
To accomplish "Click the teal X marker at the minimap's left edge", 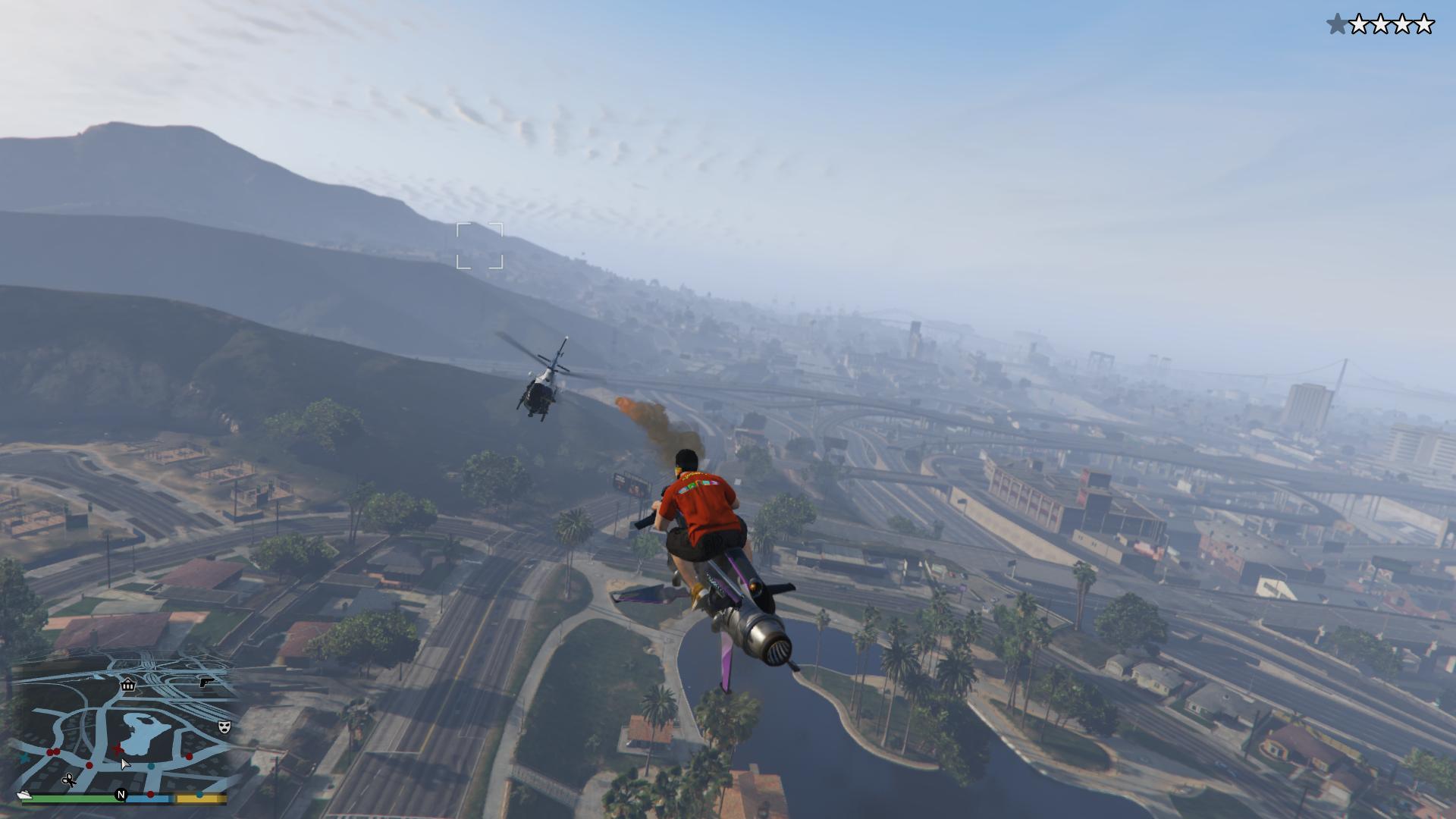I will point(24,758).
